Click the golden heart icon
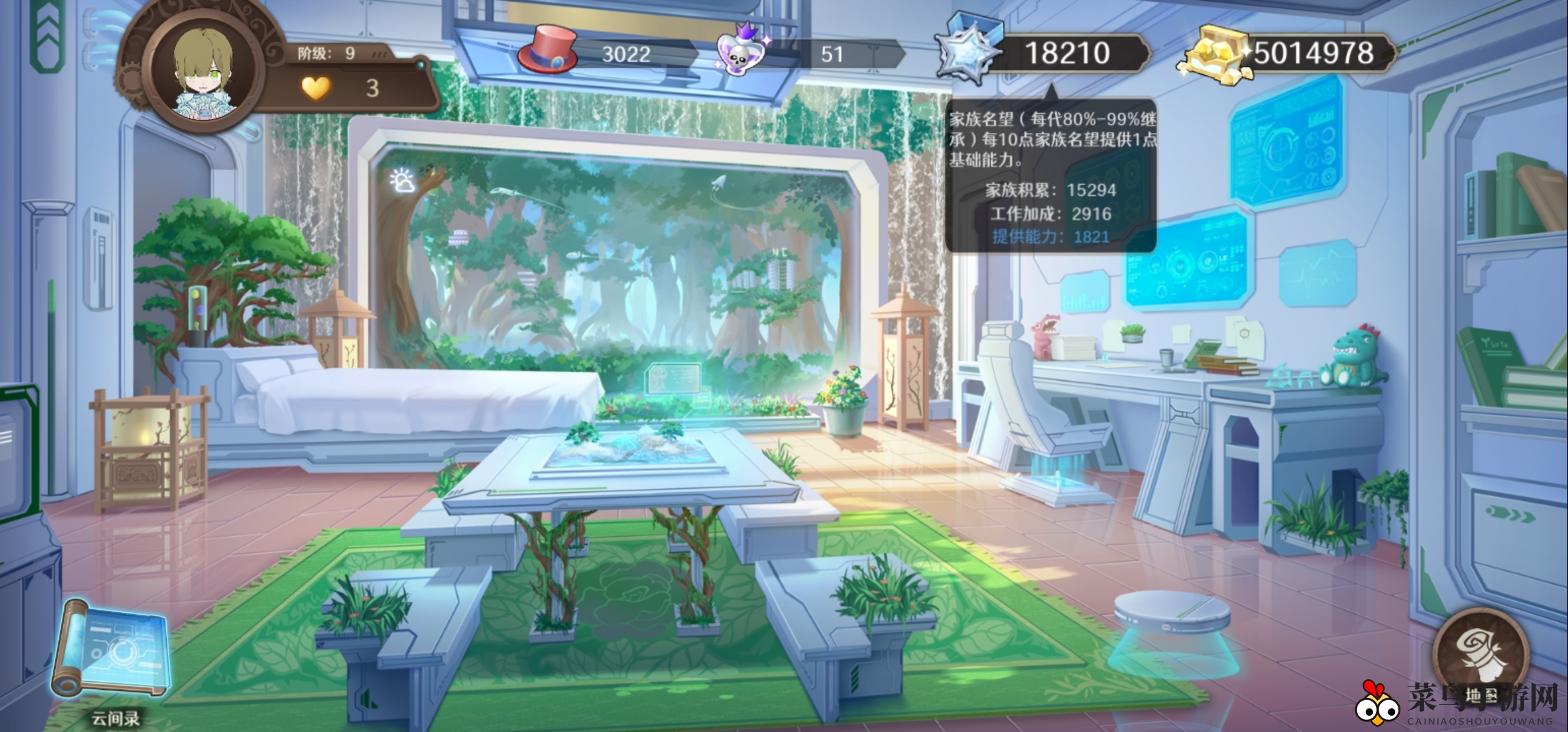The image size is (1568, 732). [315, 87]
